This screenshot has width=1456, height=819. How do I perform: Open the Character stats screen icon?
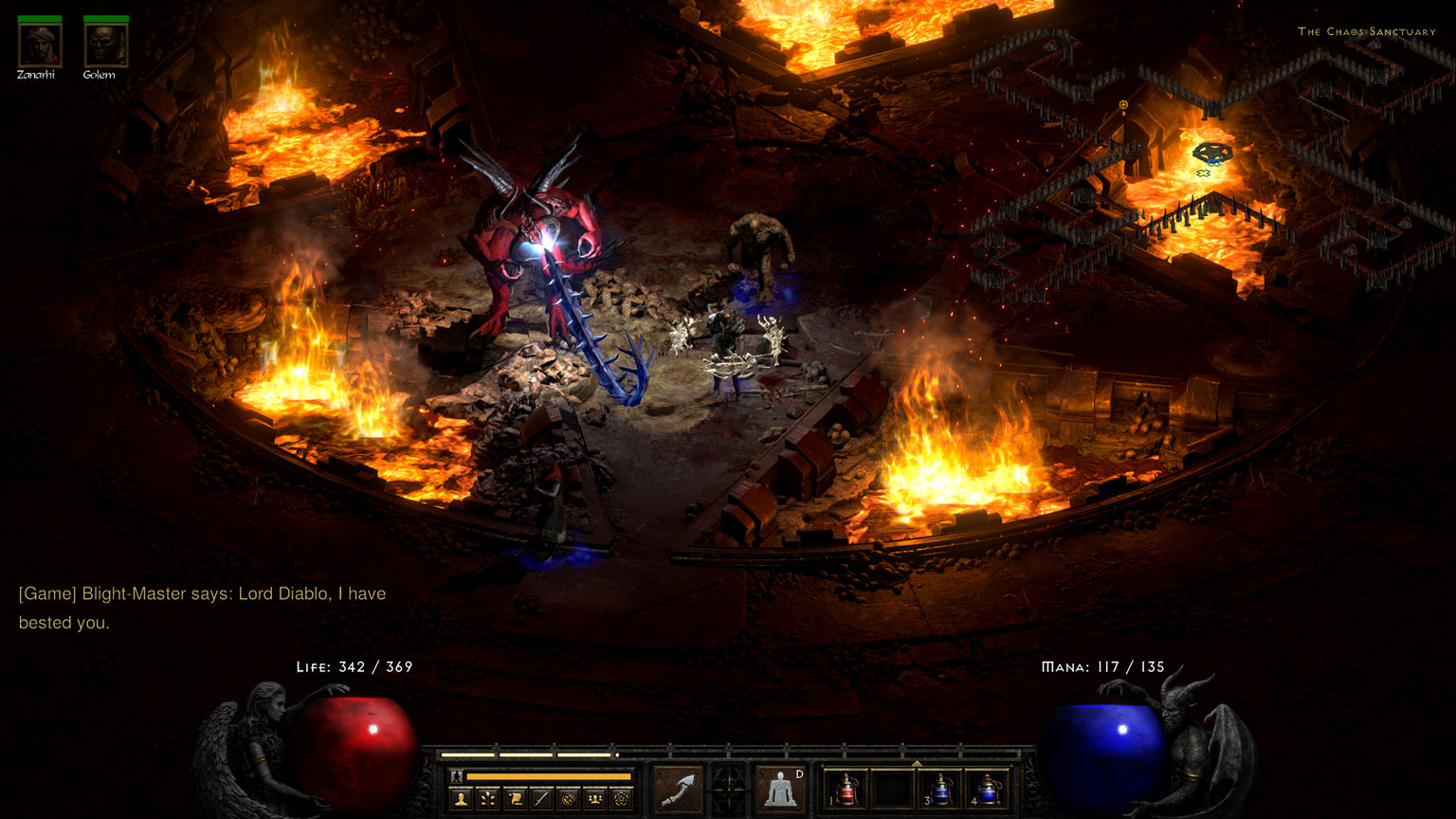click(x=461, y=797)
